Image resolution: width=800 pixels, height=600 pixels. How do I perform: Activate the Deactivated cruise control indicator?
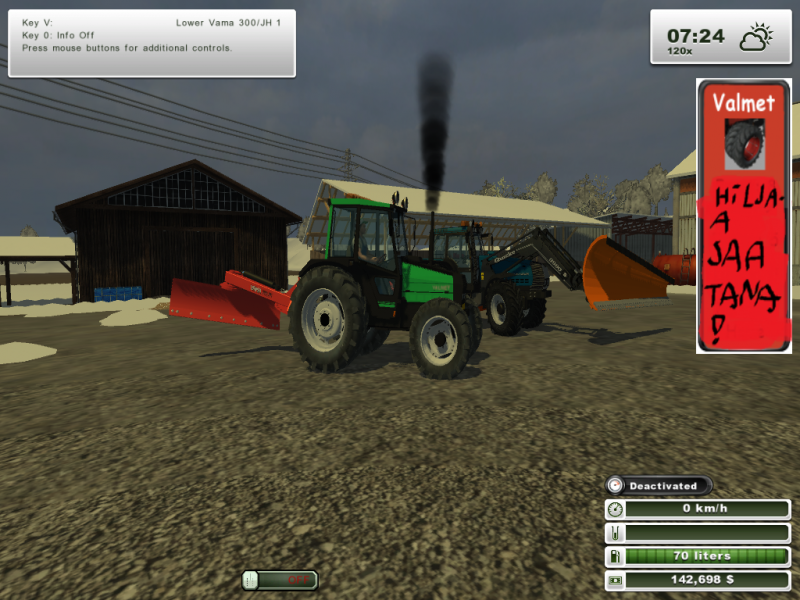[660, 486]
